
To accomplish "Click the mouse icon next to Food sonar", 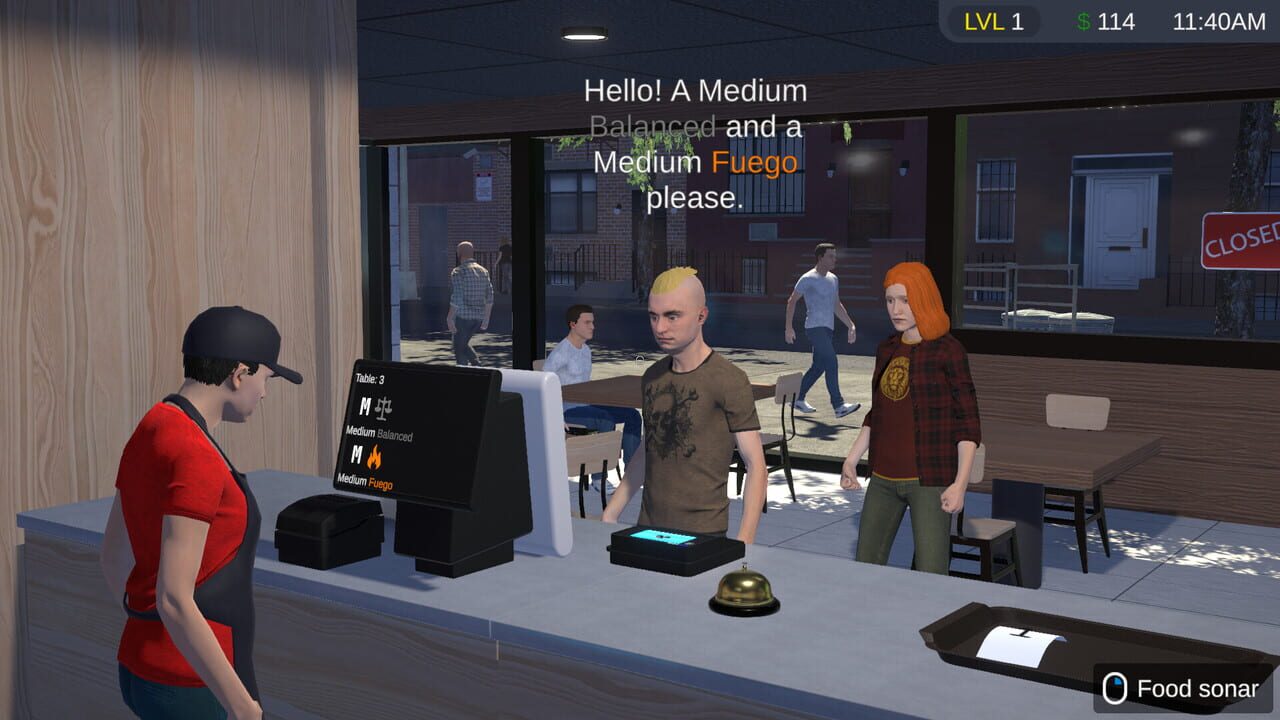I will 1113,689.
